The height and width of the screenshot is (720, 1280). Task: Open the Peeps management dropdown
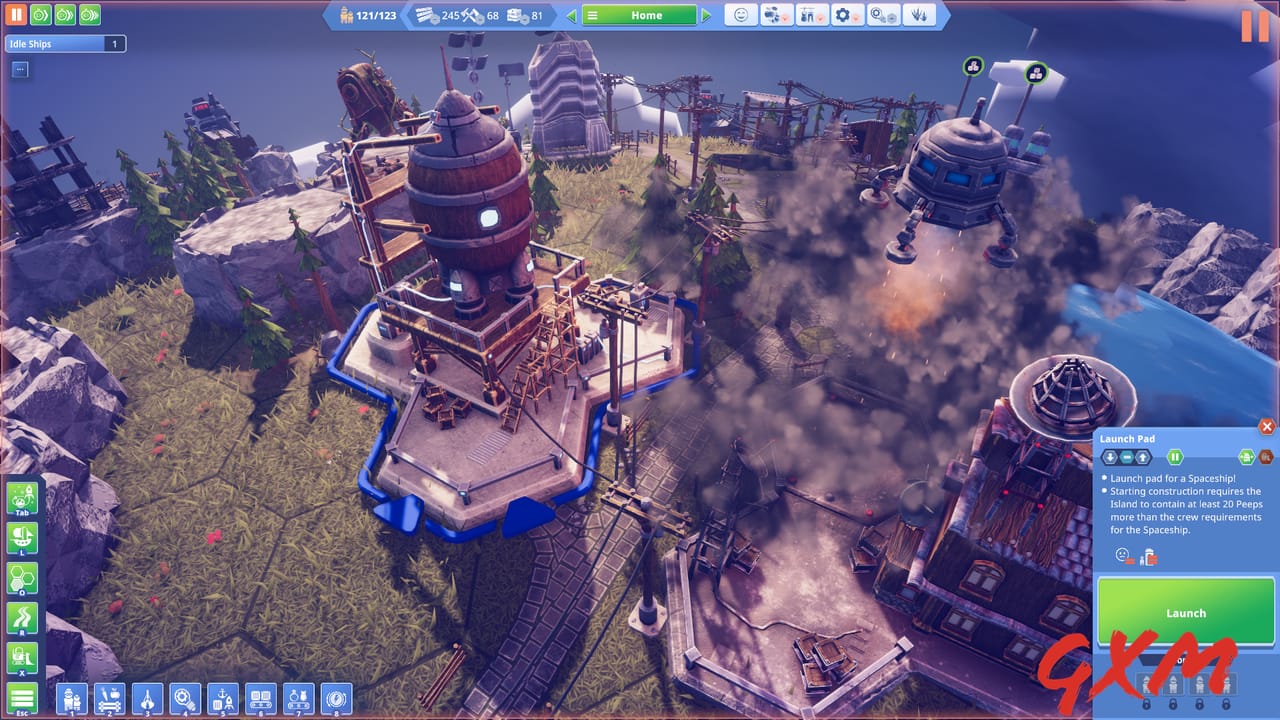tap(776, 15)
